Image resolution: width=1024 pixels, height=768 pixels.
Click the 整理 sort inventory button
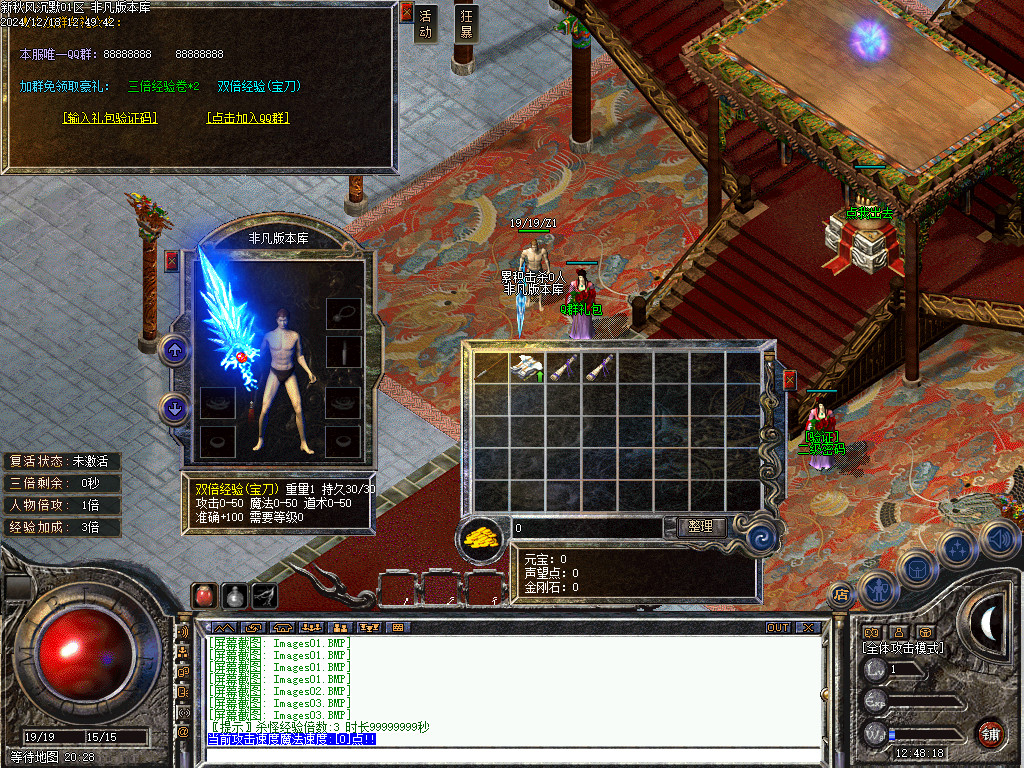pos(701,527)
